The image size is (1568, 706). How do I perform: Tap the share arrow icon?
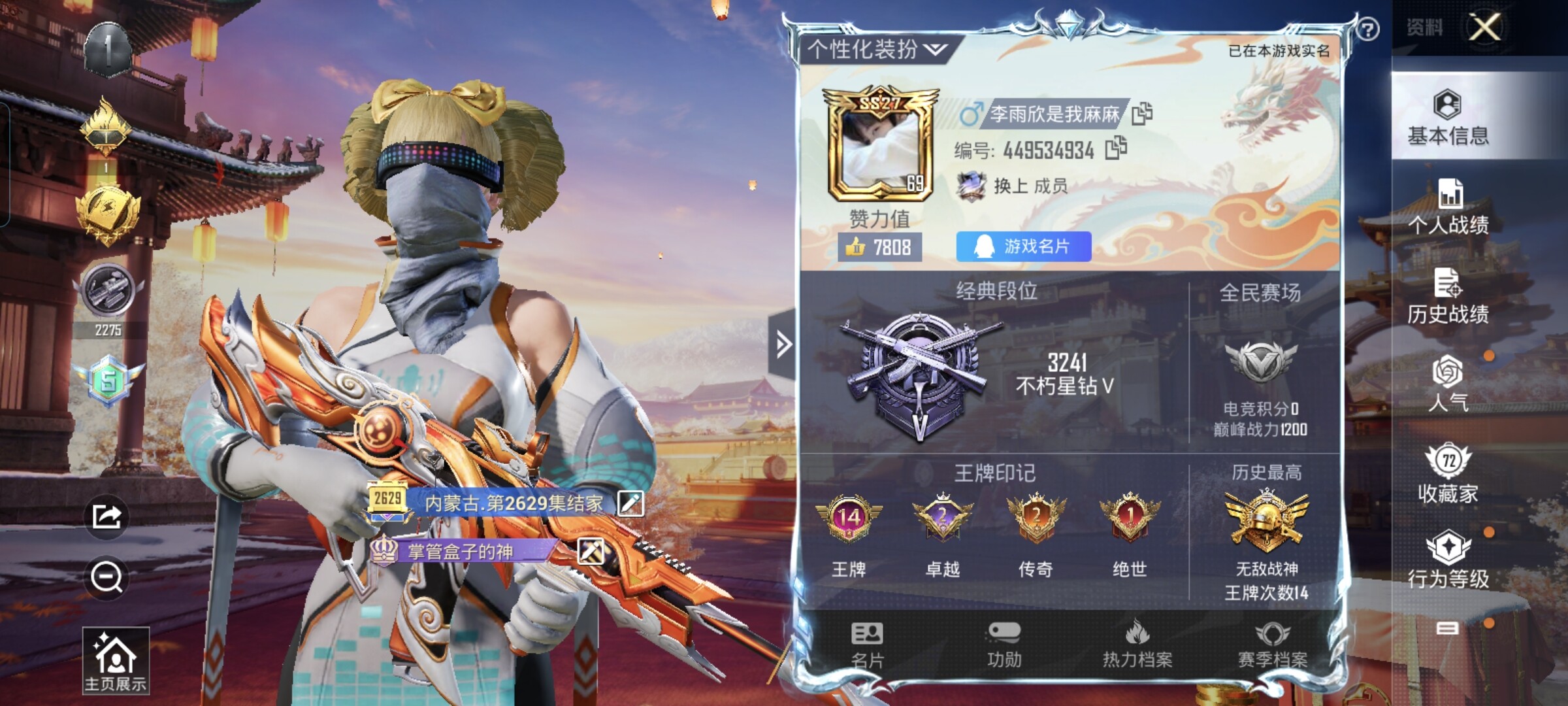[106, 517]
